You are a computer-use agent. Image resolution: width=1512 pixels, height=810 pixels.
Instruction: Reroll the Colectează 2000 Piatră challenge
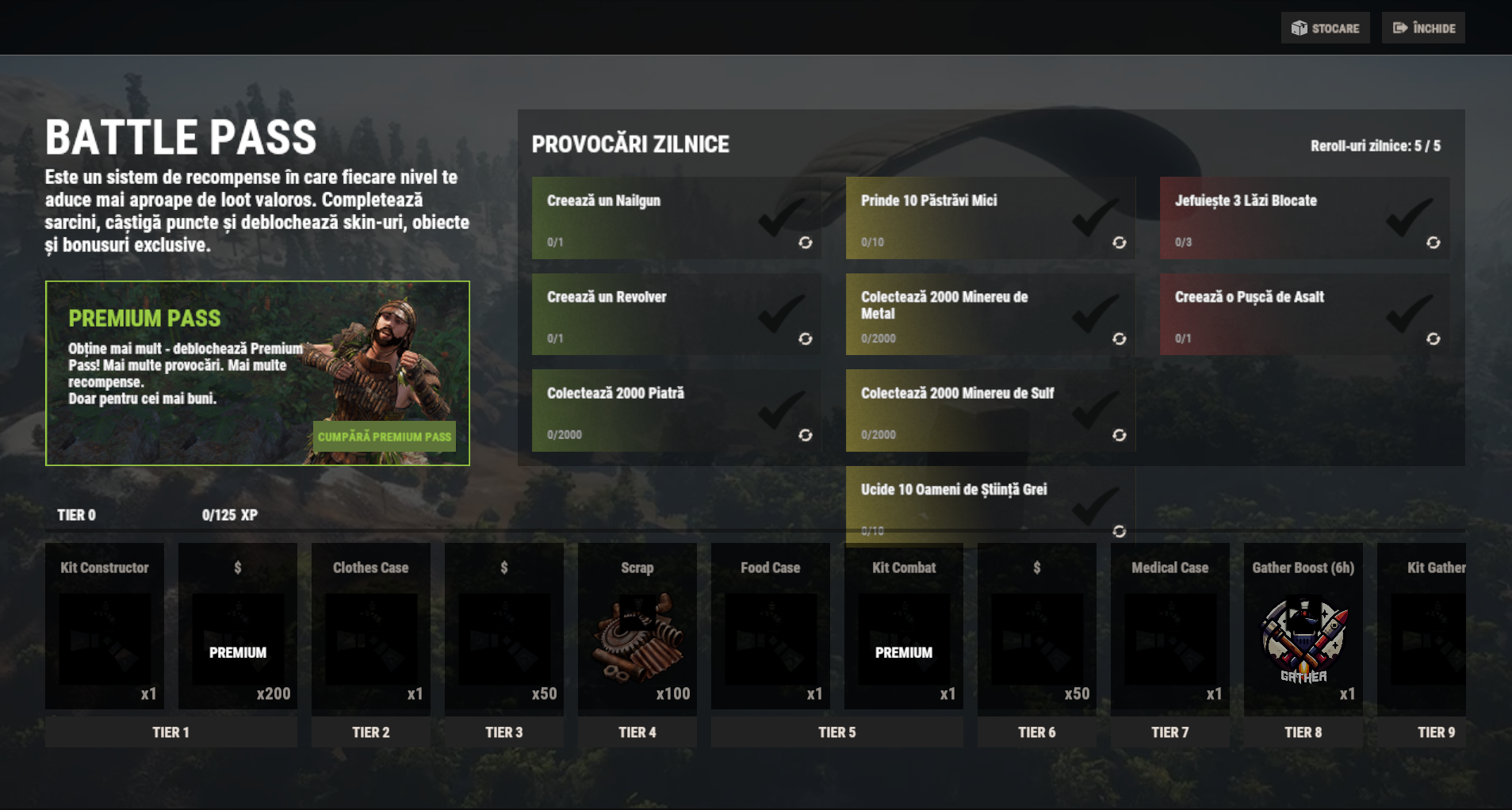805,435
